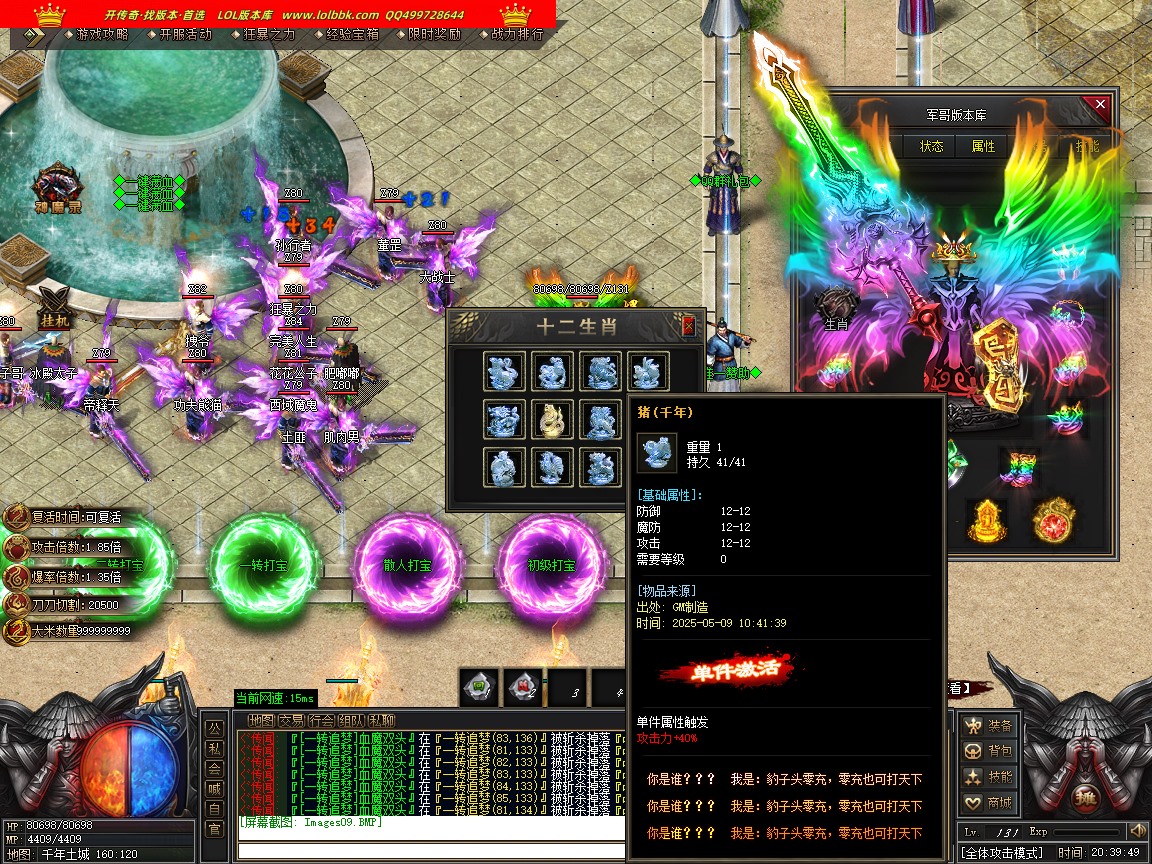Close the 十二生肖 zodiac window
Viewport: 1152px width, 864px height.
tap(688, 326)
